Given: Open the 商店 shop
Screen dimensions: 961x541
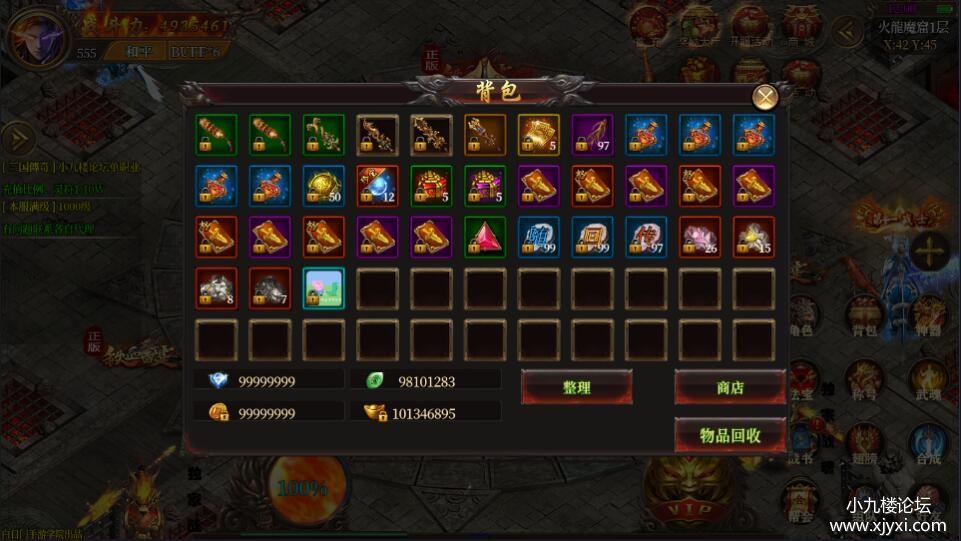Looking at the screenshot, I should tap(729, 387).
